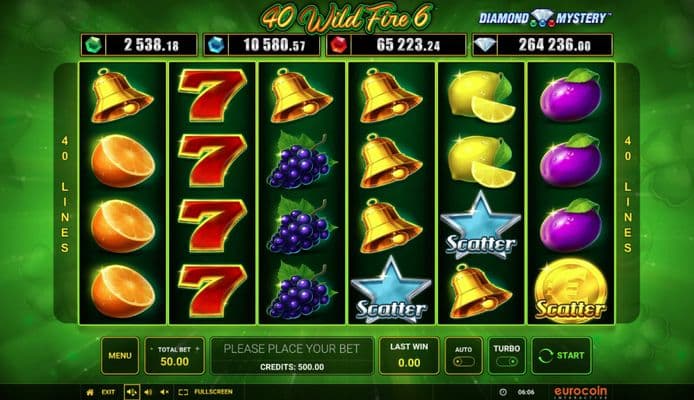
Task: Open the MENU button
Action: click(x=119, y=355)
